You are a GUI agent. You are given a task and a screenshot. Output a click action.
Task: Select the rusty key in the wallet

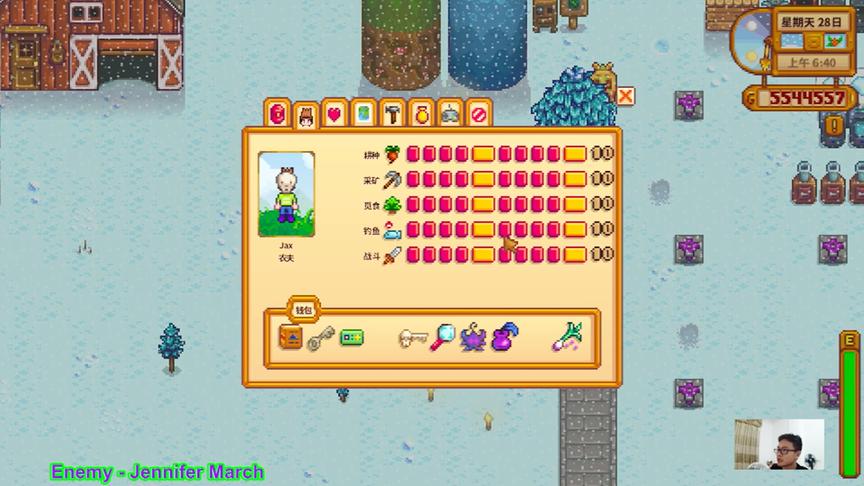click(x=320, y=340)
